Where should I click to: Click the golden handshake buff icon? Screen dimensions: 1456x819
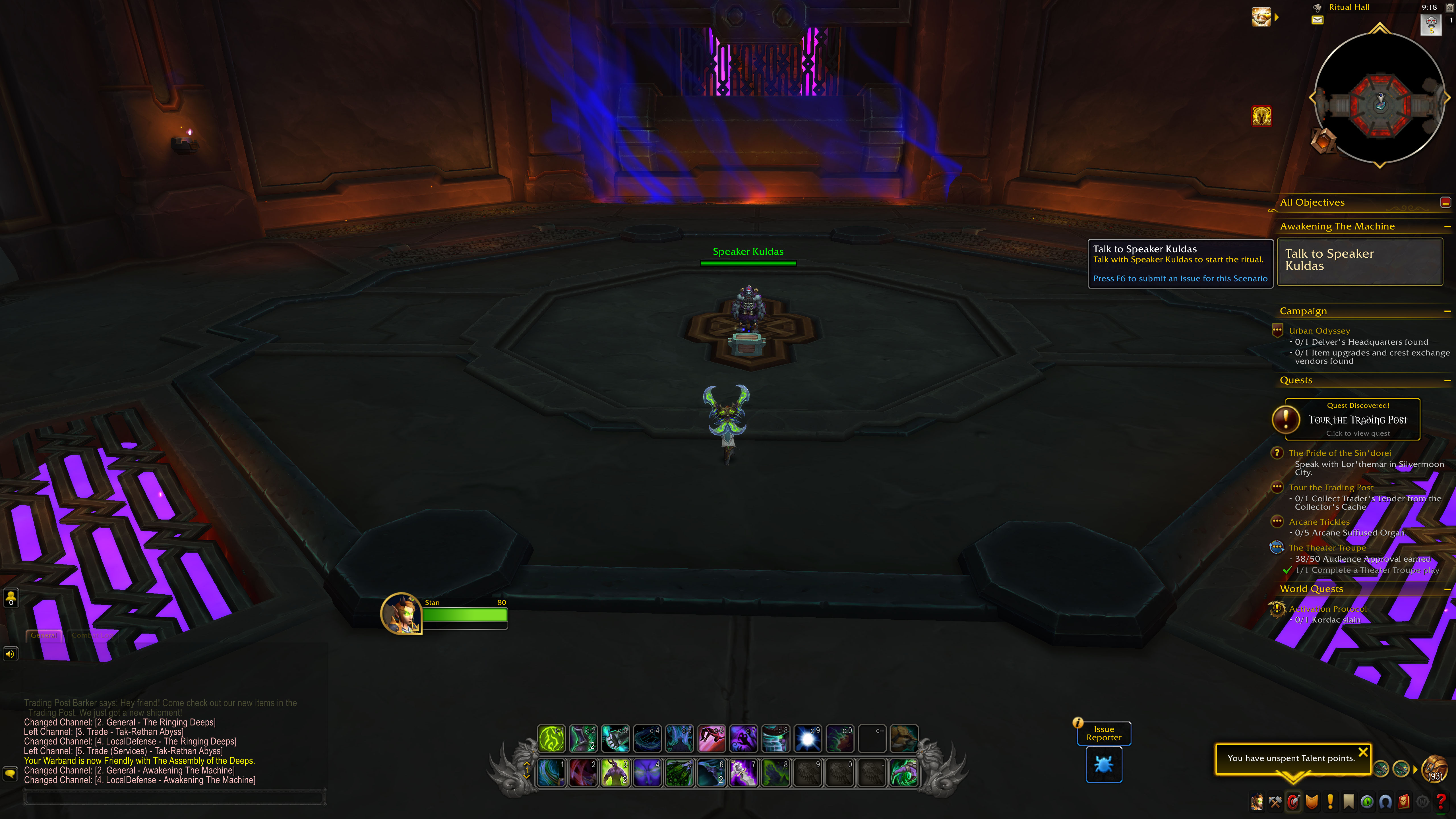coord(1261,17)
